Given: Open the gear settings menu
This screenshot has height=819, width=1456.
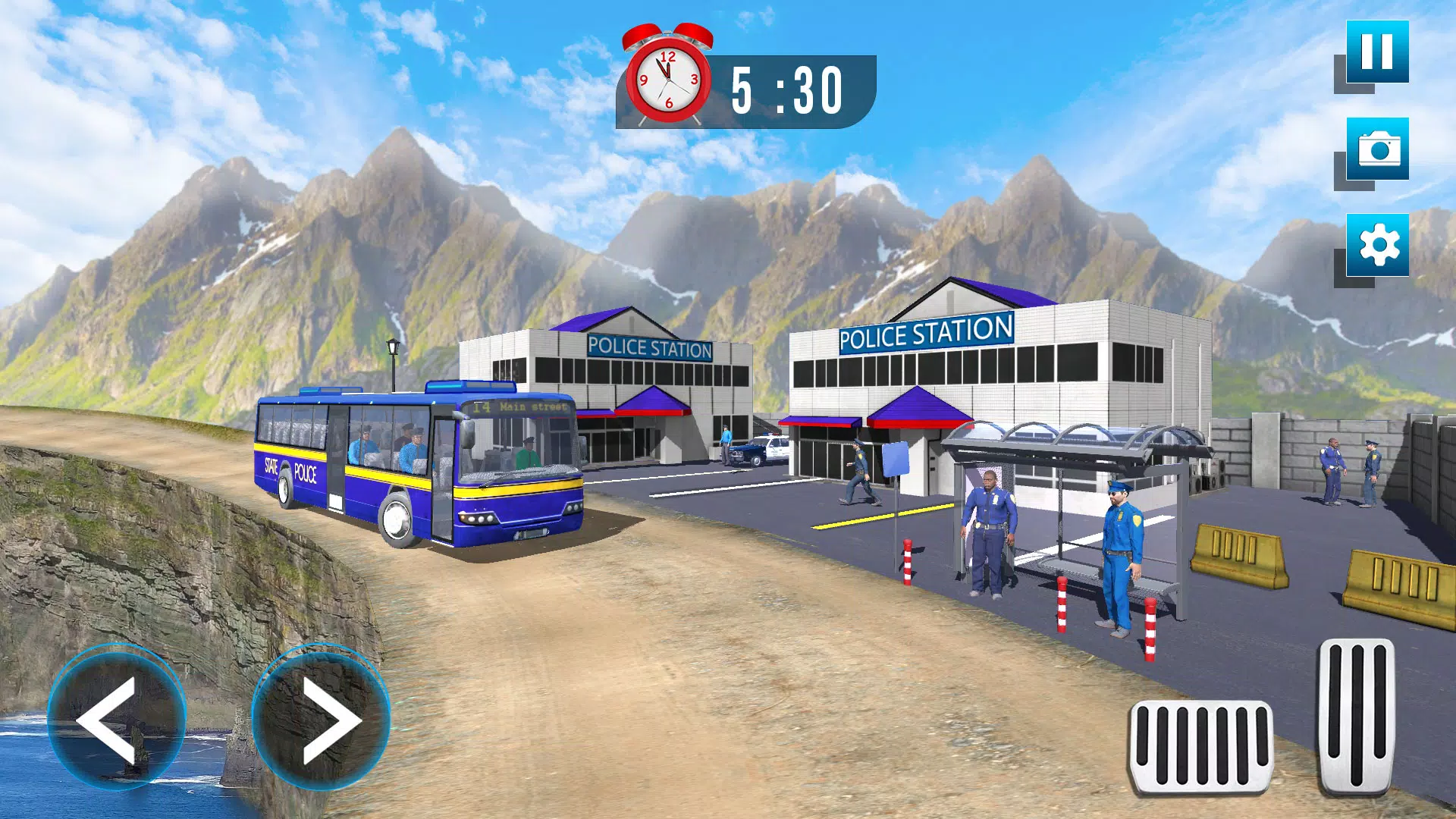Looking at the screenshot, I should [x=1377, y=245].
